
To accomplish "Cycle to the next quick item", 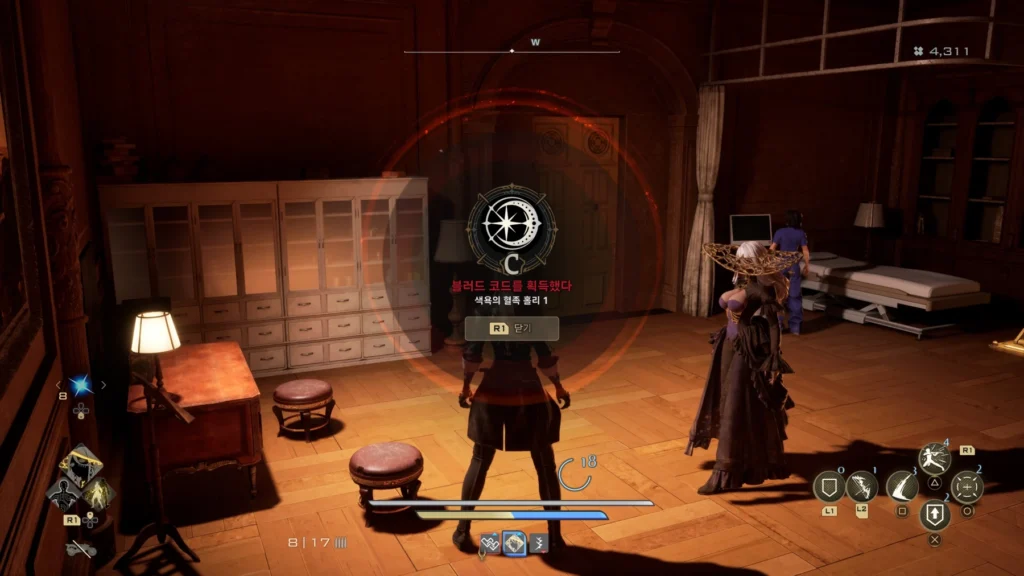I will click(103, 385).
